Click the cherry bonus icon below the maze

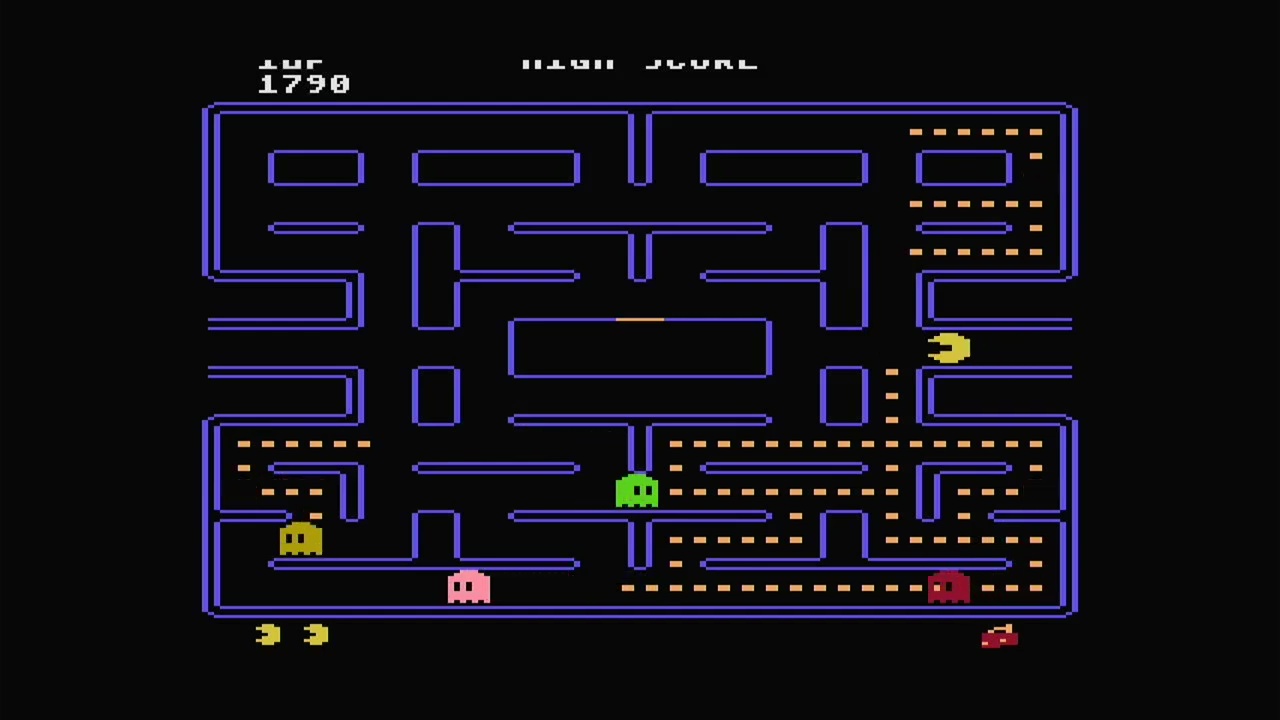(x=999, y=638)
